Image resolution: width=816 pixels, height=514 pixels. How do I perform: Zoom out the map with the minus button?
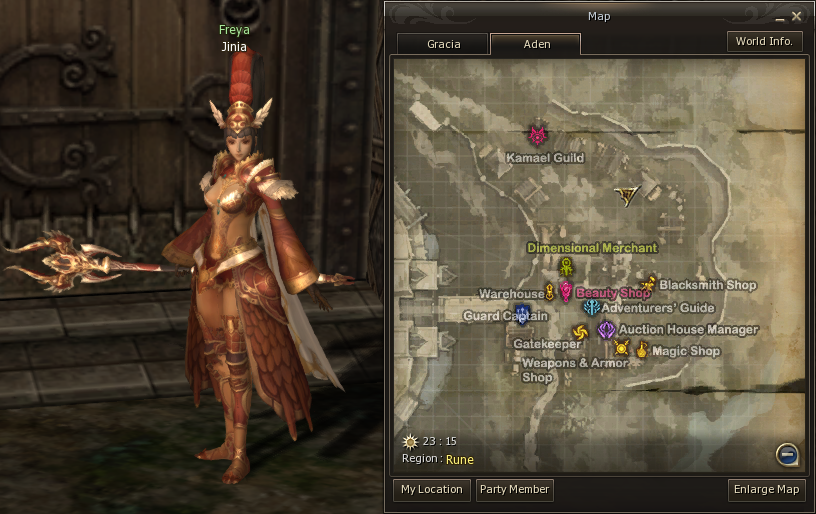[x=788, y=455]
